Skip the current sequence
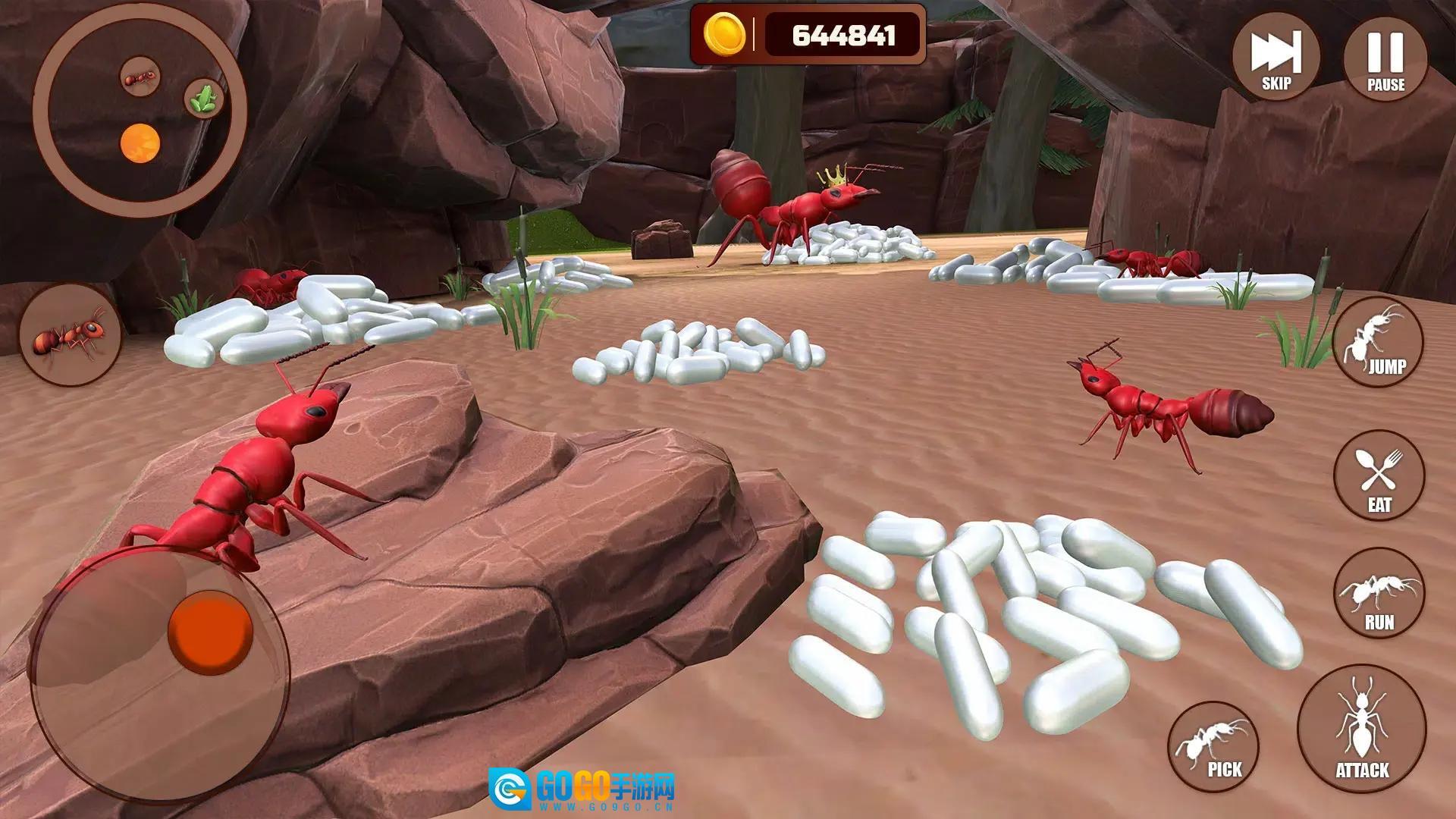This screenshot has height=819, width=1456. tap(1276, 58)
